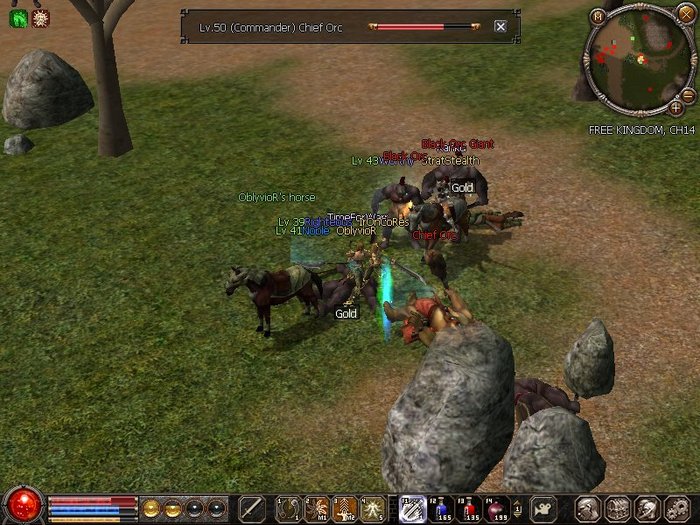
Task: Click the red orb at bottom-left corner
Action: point(22,505)
